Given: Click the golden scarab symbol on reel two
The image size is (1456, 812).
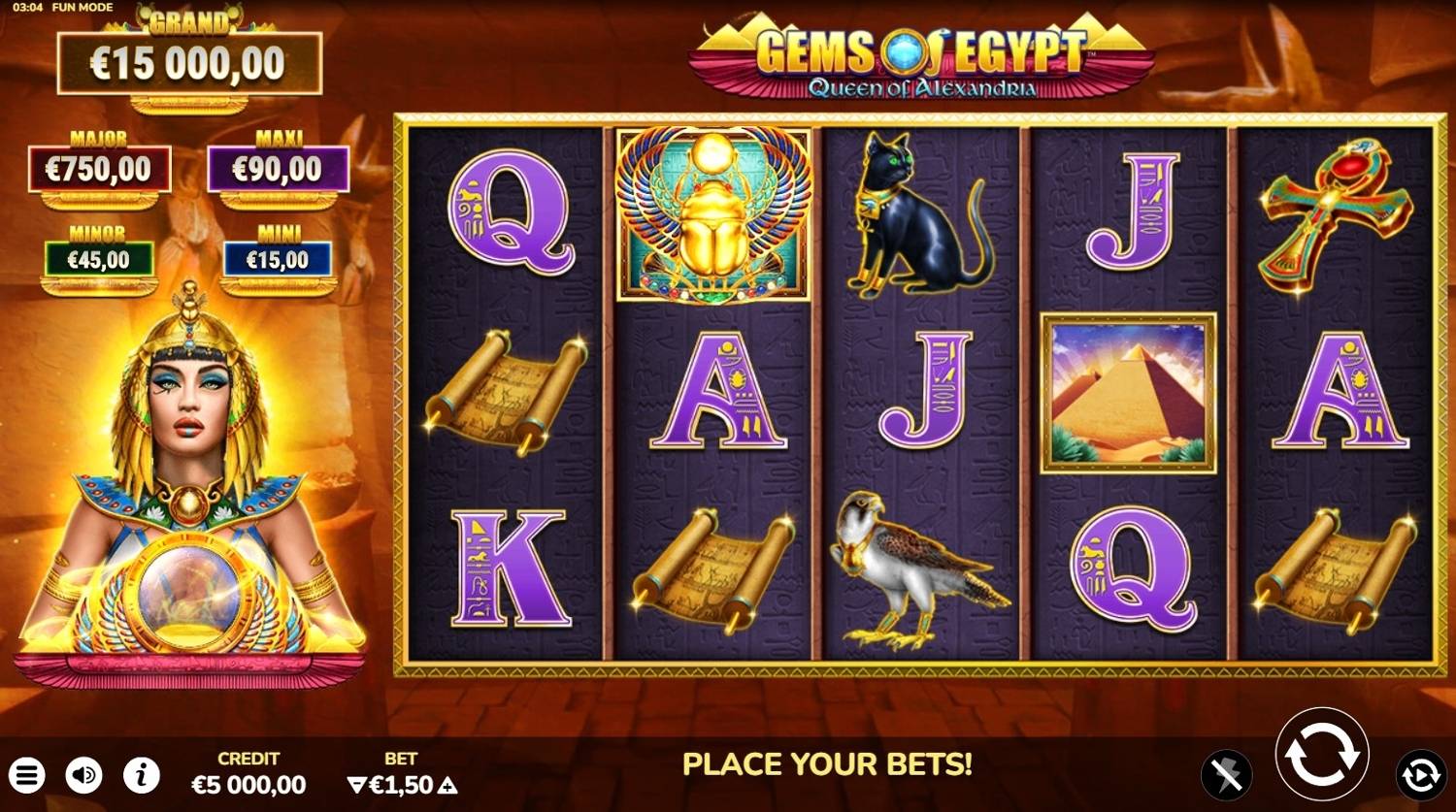Looking at the screenshot, I should click(713, 215).
